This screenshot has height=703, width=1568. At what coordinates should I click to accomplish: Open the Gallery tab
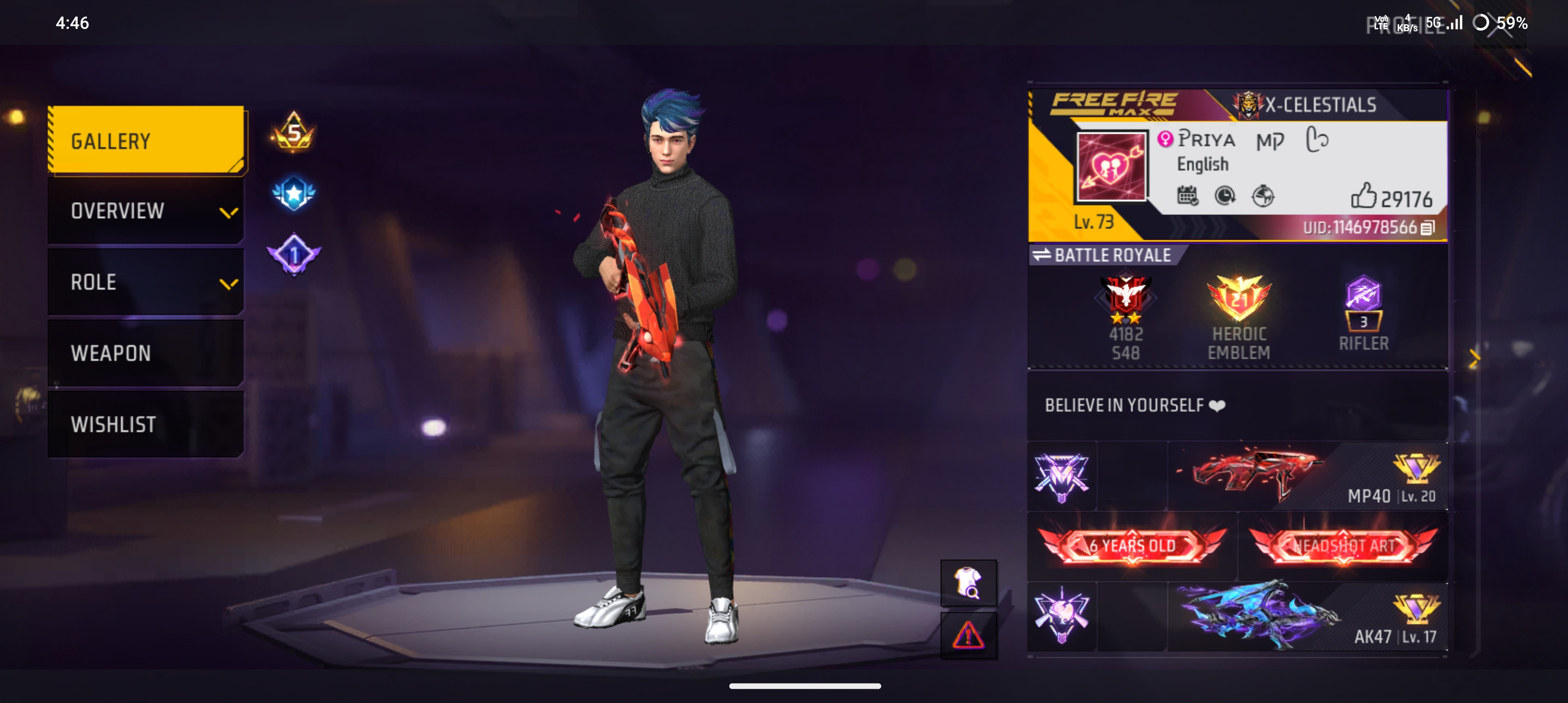146,141
